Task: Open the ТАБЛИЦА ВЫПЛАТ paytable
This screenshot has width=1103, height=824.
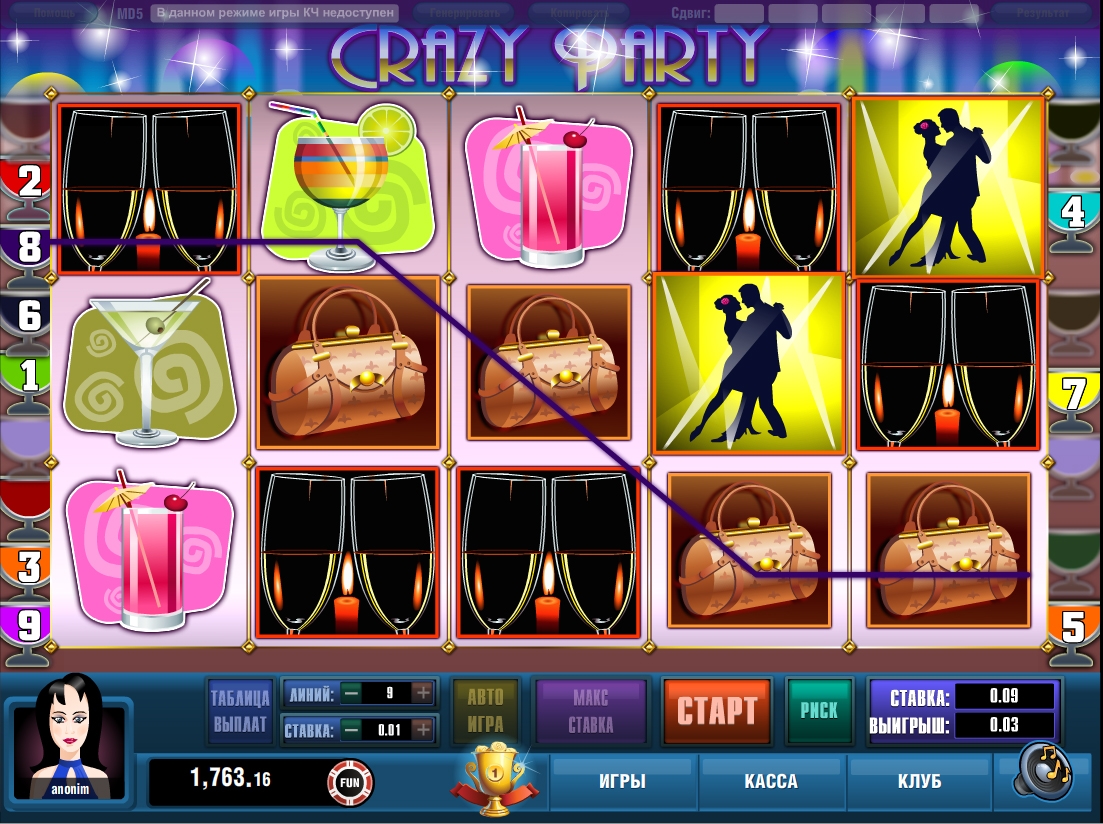Action: pyautogui.click(x=240, y=710)
